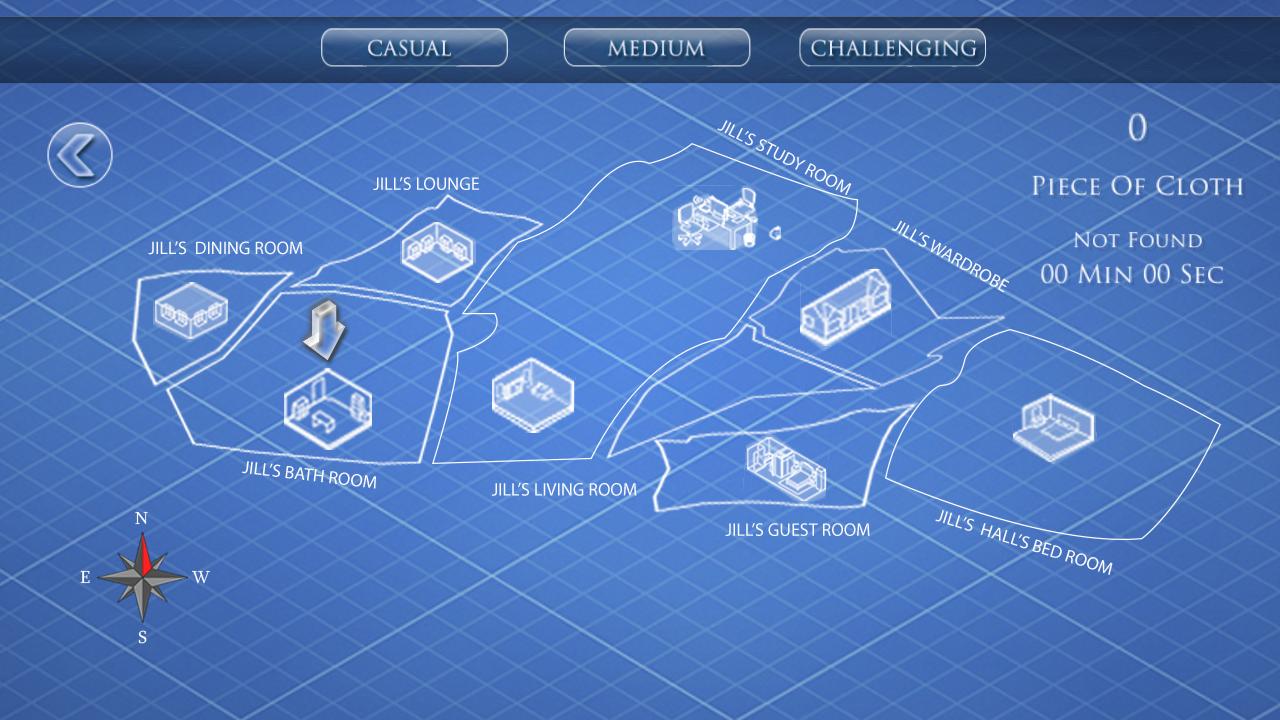Click the Piece of Cloth counter

tap(1137, 185)
